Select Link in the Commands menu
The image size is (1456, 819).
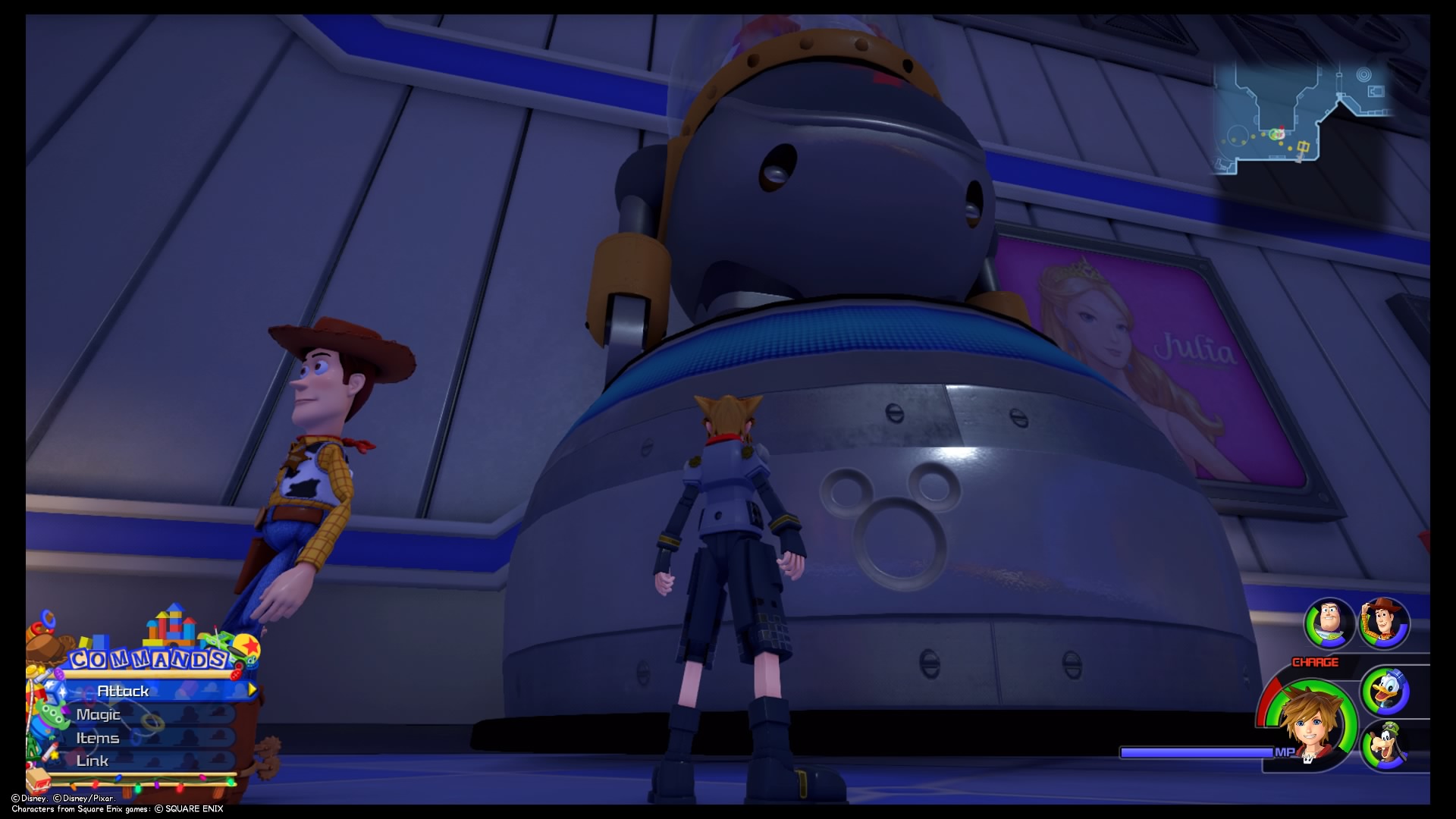[x=92, y=760]
